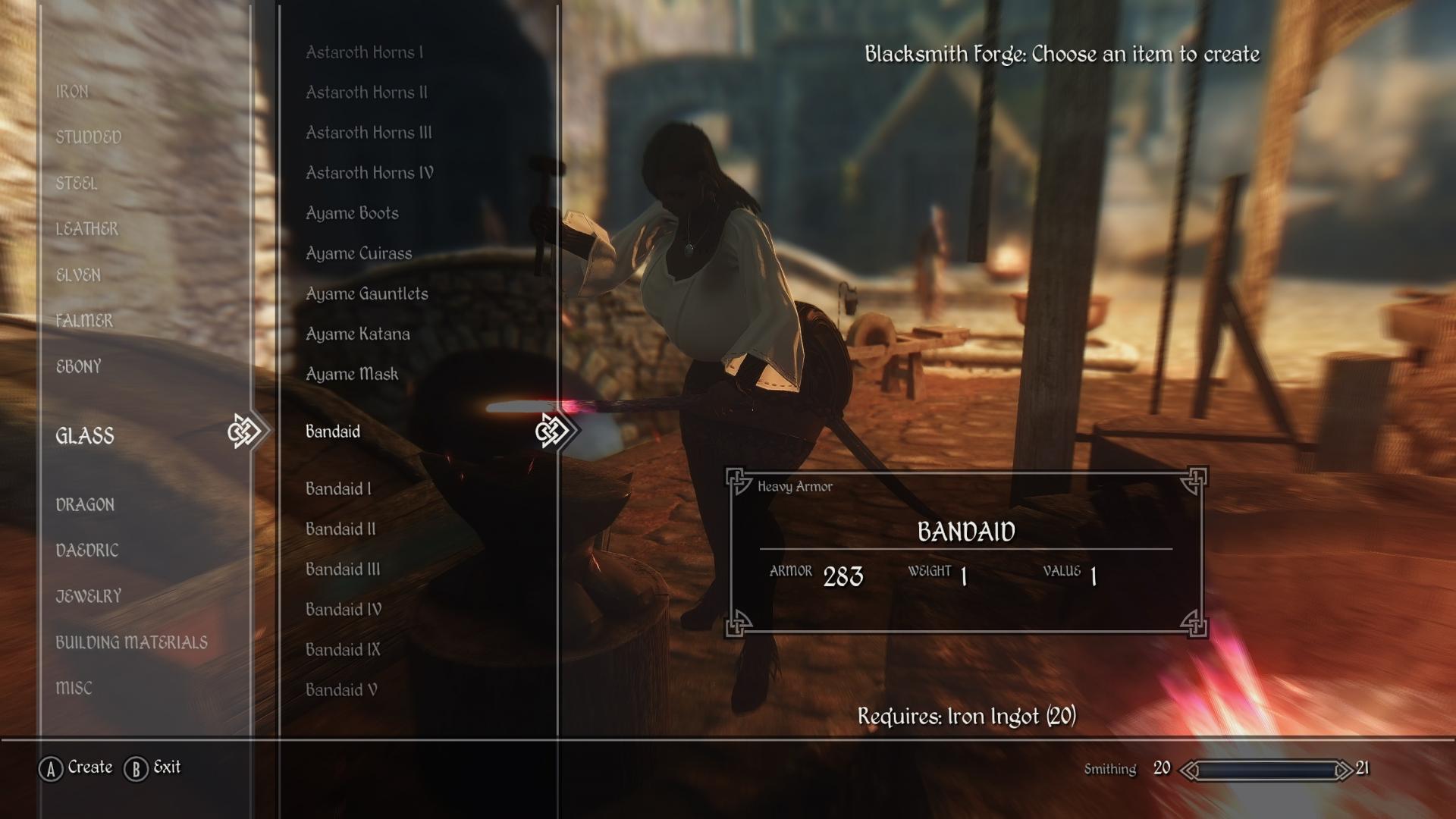Screen dimensions: 1456x819
Task: Switch to the Steel category
Action: tap(77, 184)
